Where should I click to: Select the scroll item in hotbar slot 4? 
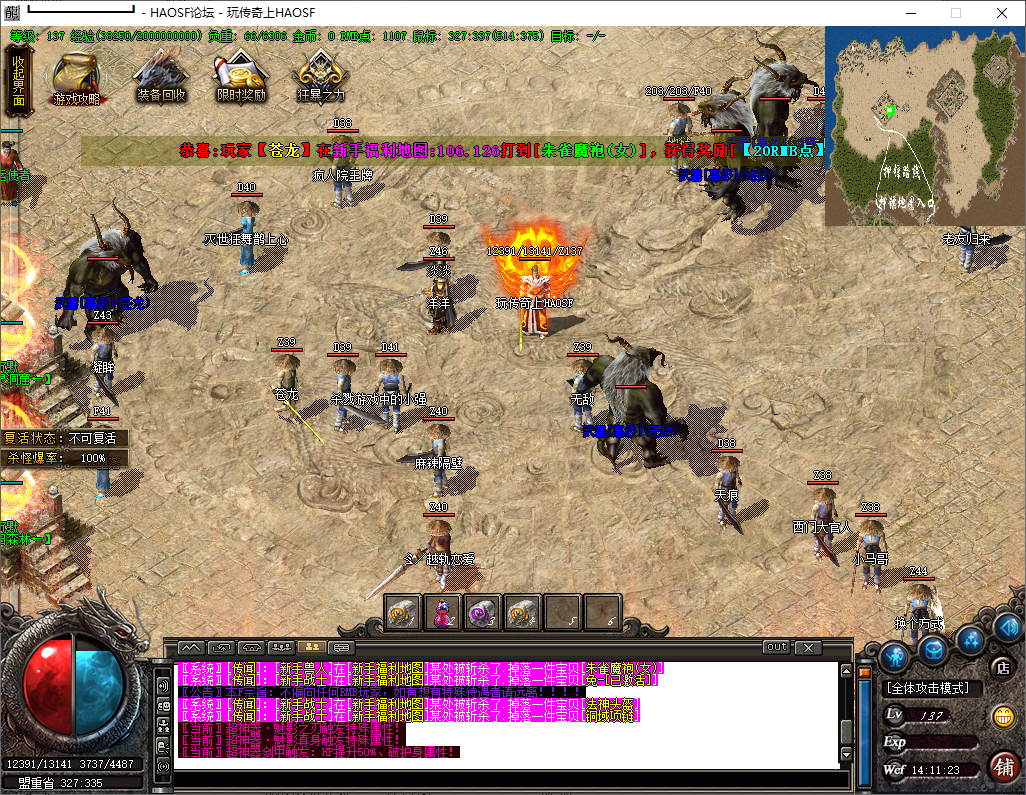[521, 612]
